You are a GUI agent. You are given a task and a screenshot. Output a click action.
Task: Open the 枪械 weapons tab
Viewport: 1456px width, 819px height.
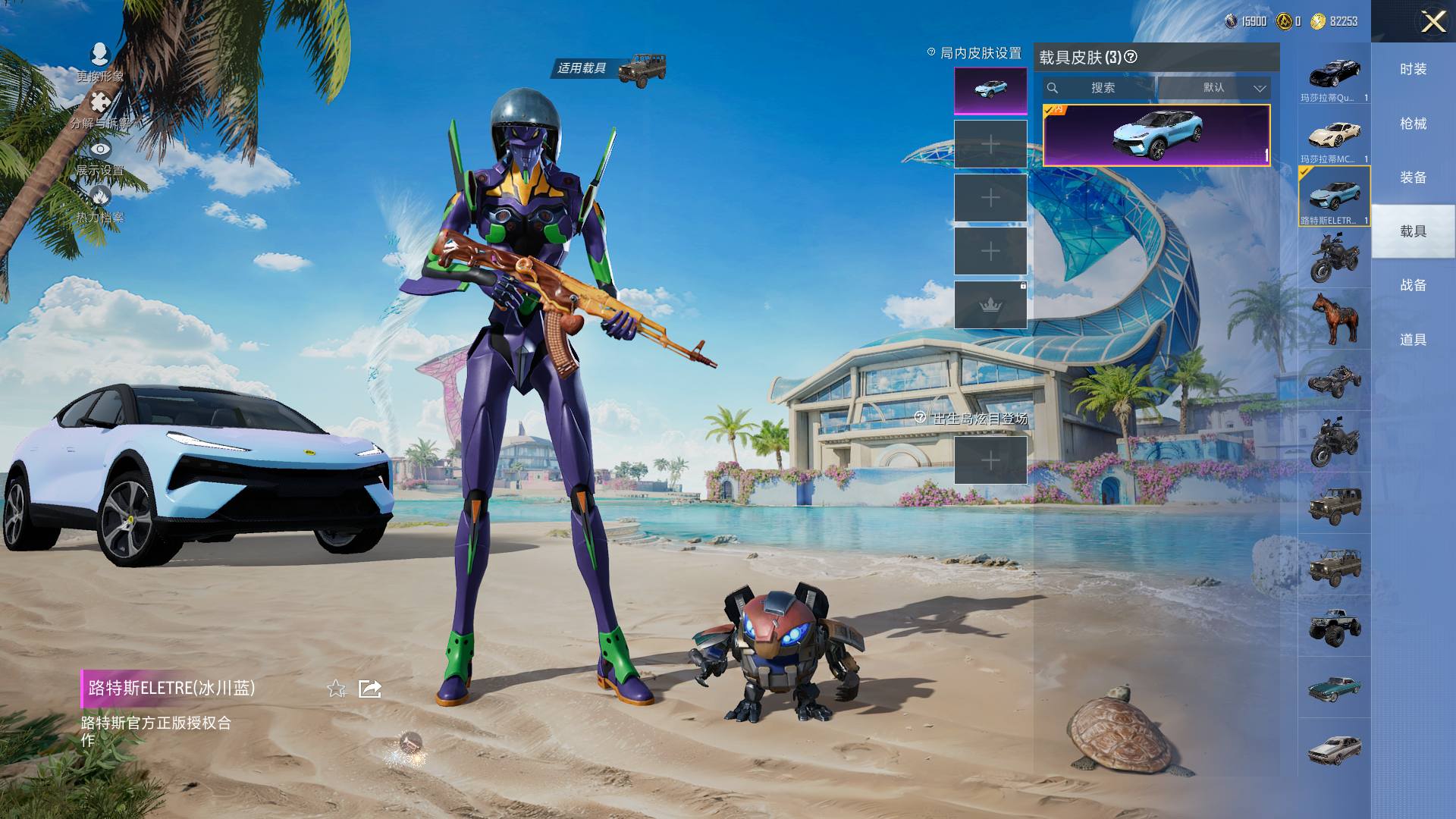coord(1413,124)
